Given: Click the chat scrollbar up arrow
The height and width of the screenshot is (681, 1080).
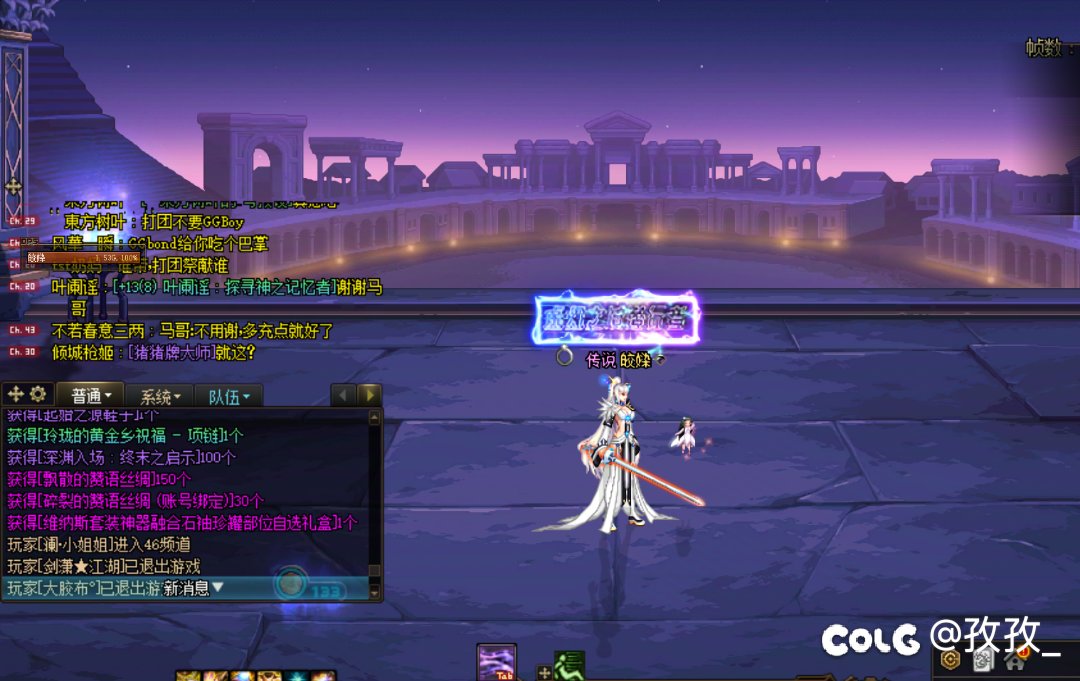Looking at the screenshot, I should click(x=375, y=416).
